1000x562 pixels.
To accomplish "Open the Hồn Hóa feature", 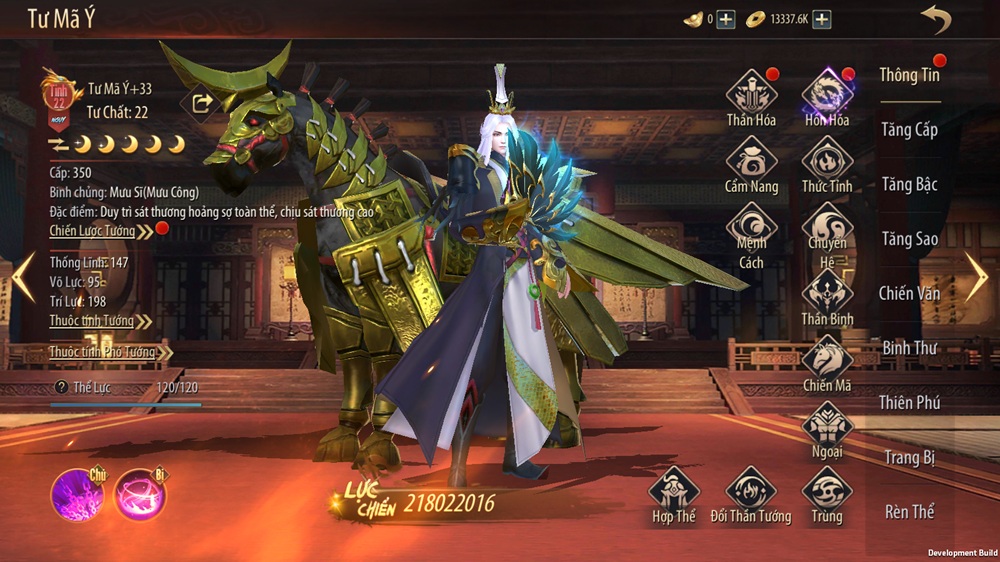I will tap(827, 94).
